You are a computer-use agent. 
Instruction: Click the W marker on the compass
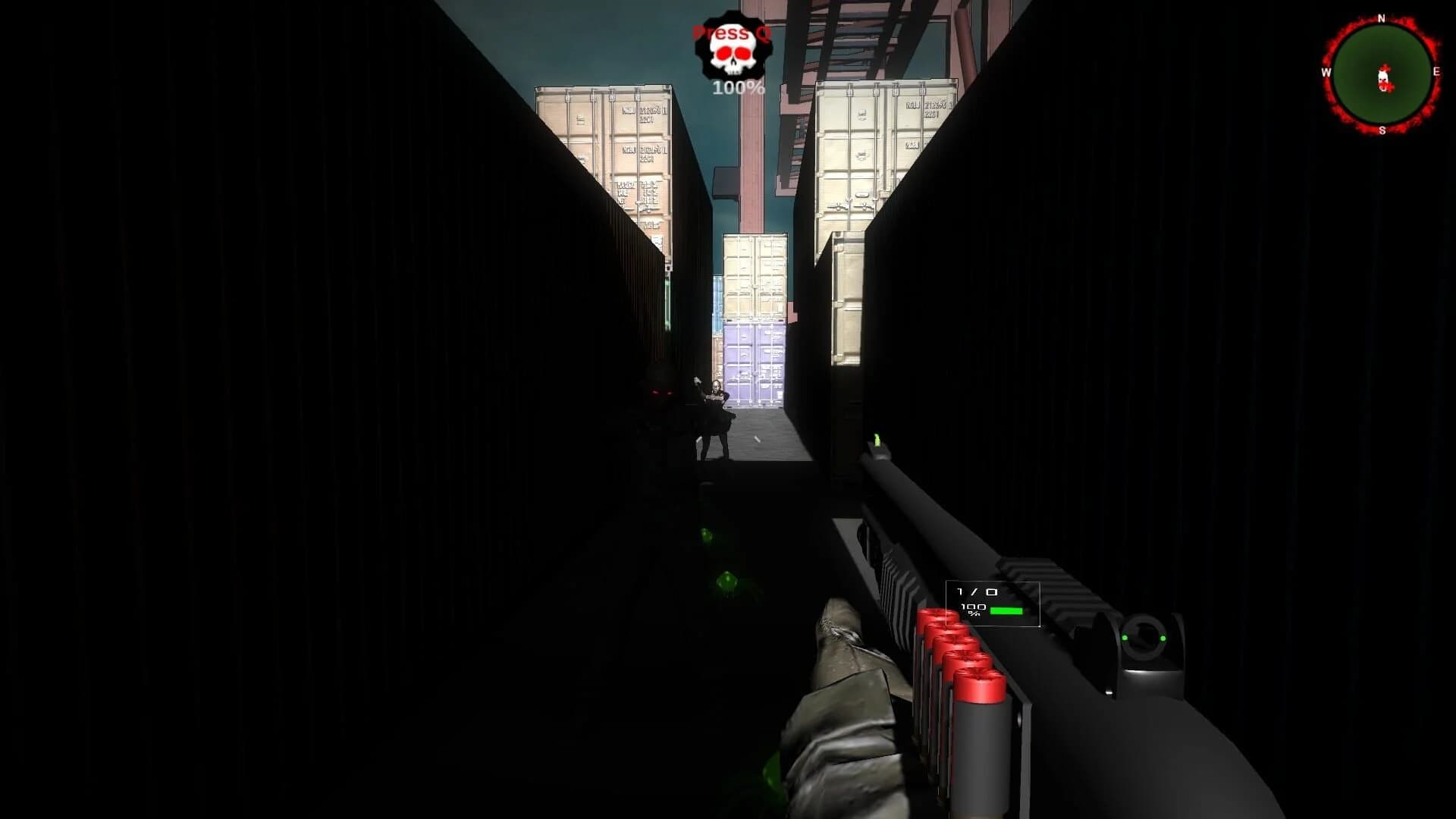1326,74
